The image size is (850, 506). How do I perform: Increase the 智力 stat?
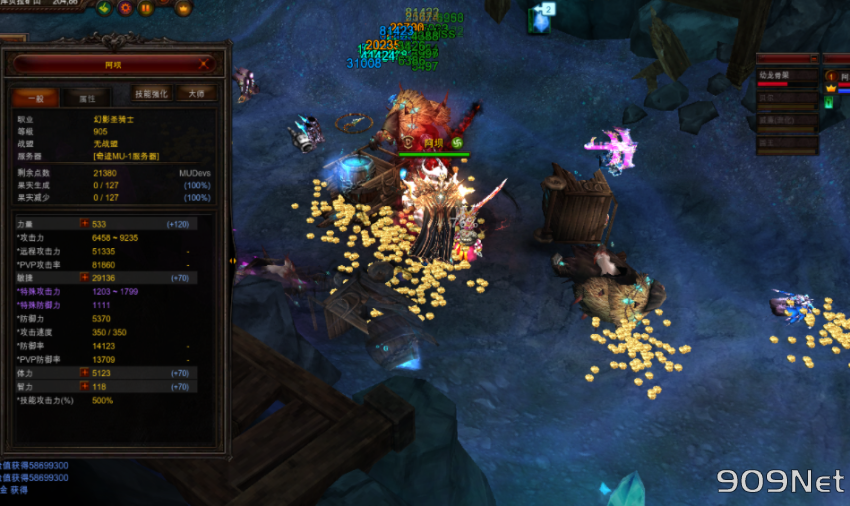pos(84,386)
